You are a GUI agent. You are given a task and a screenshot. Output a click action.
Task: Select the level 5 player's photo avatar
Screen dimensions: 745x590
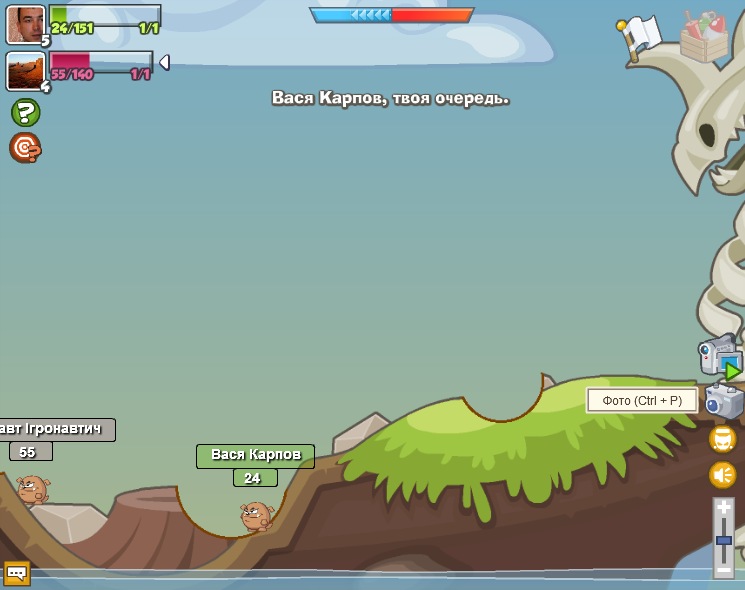(x=25, y=24)
